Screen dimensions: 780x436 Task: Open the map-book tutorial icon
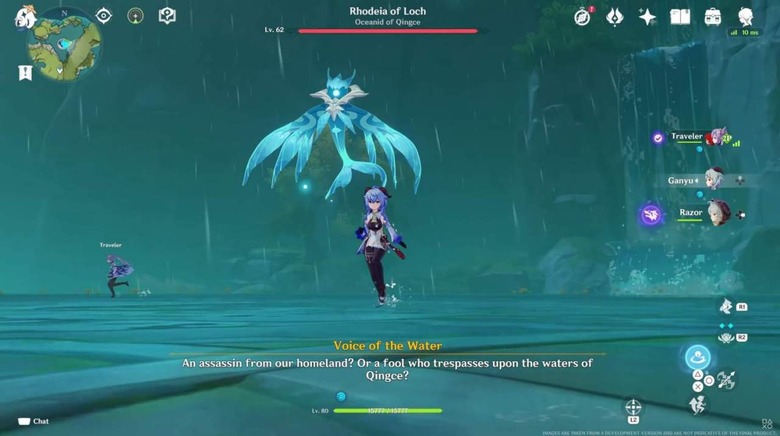pyautogui.click(x=168, y=16)
